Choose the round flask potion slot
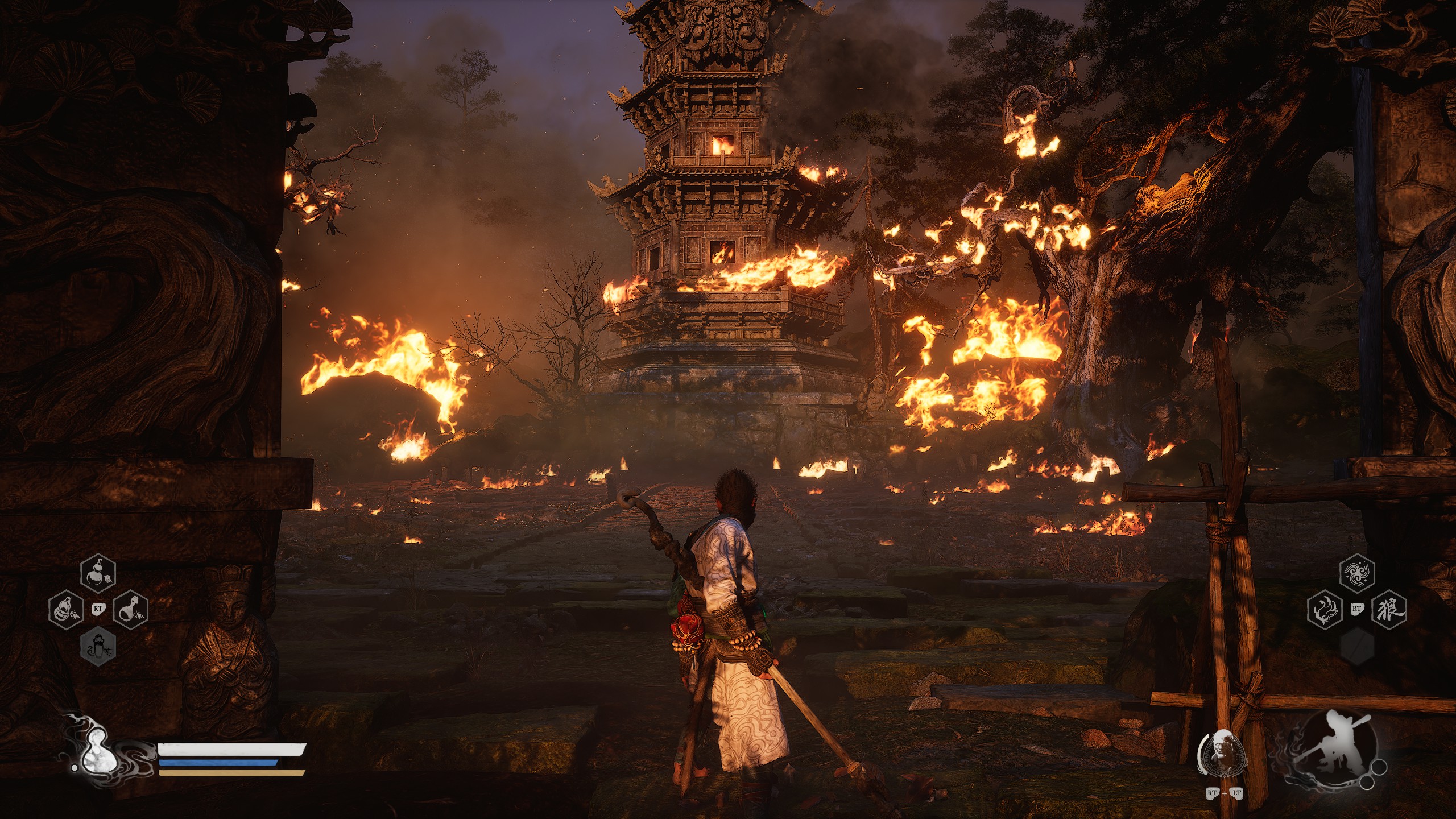1456x819 pixels. point(131,610)
